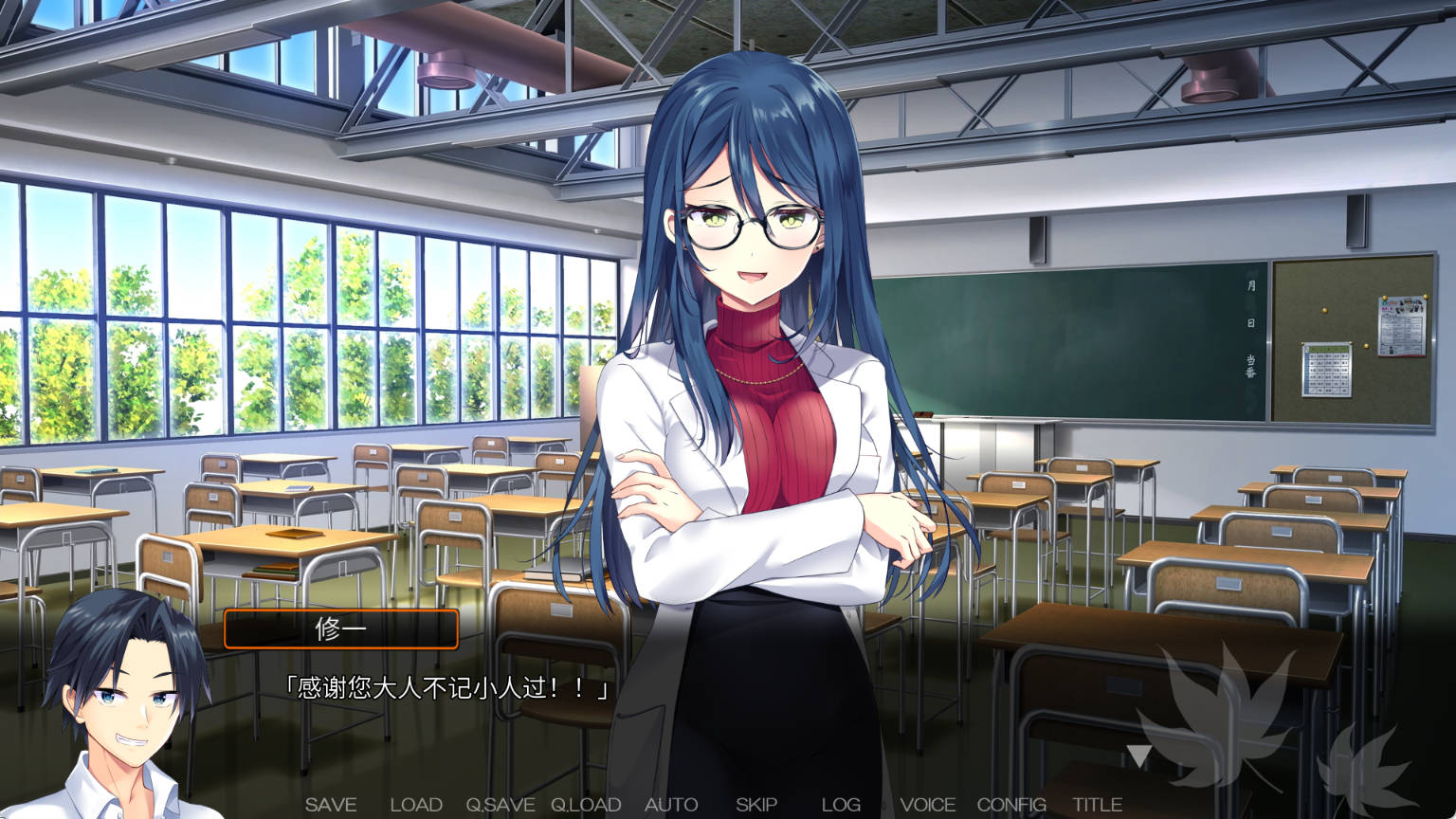Open the CONFIG settings
This screenshot has width=1456, height=819.
coord(1011,805)
